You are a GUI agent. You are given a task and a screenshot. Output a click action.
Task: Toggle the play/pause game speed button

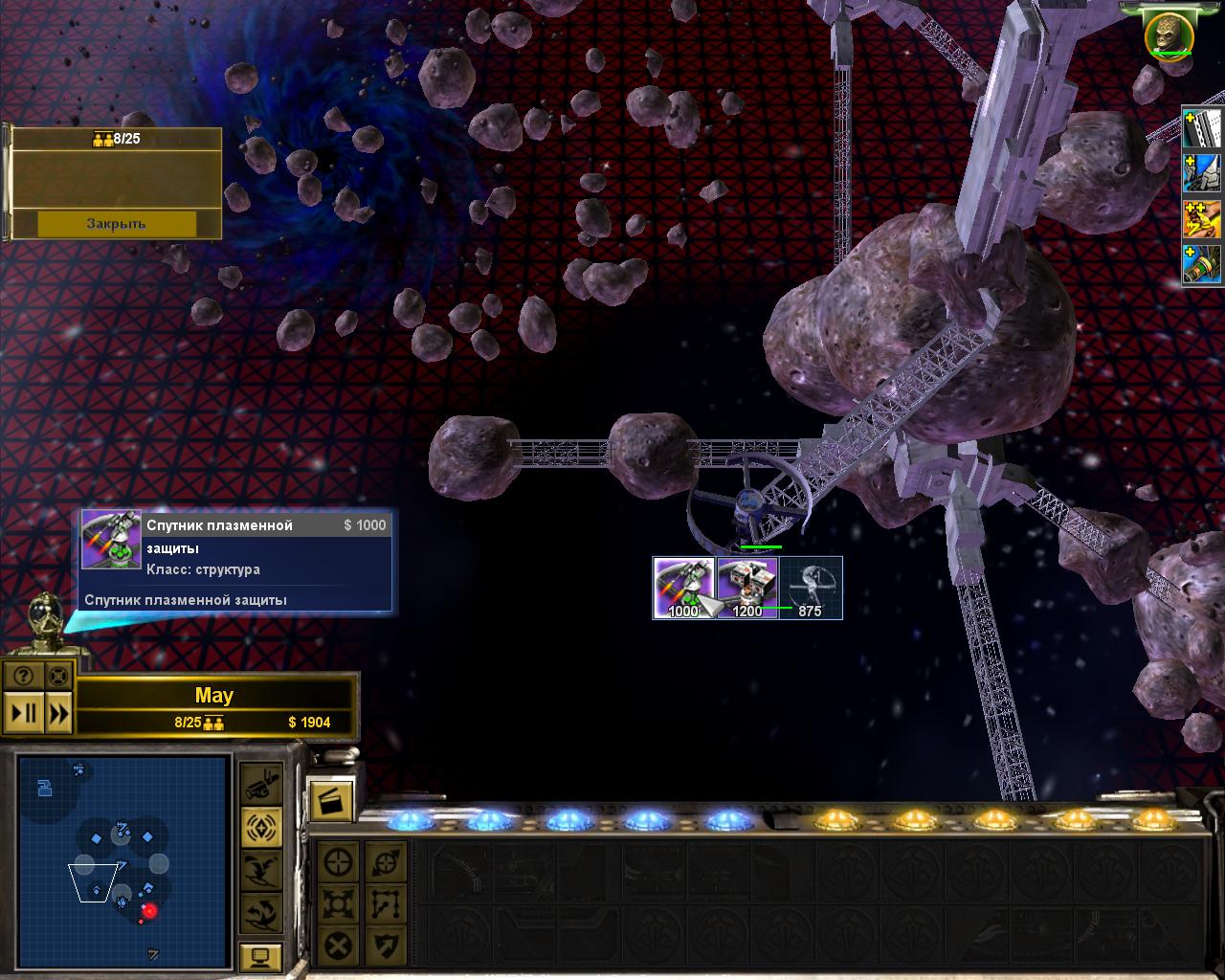click(x=22, y=713)
